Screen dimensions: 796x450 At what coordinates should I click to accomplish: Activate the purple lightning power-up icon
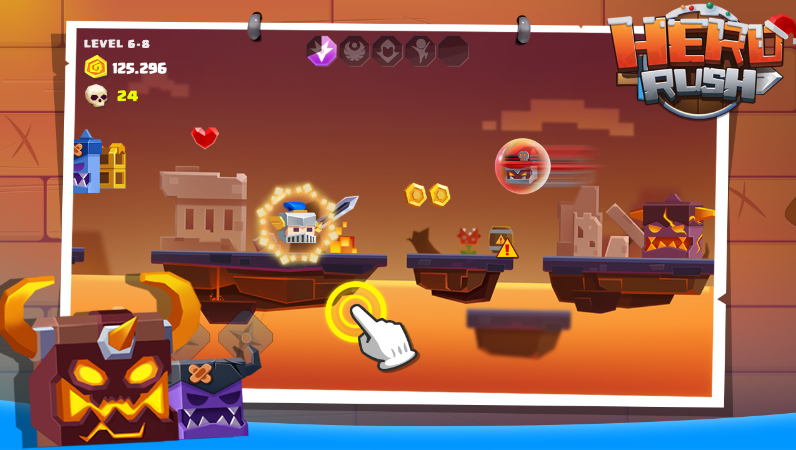point(322,50)
